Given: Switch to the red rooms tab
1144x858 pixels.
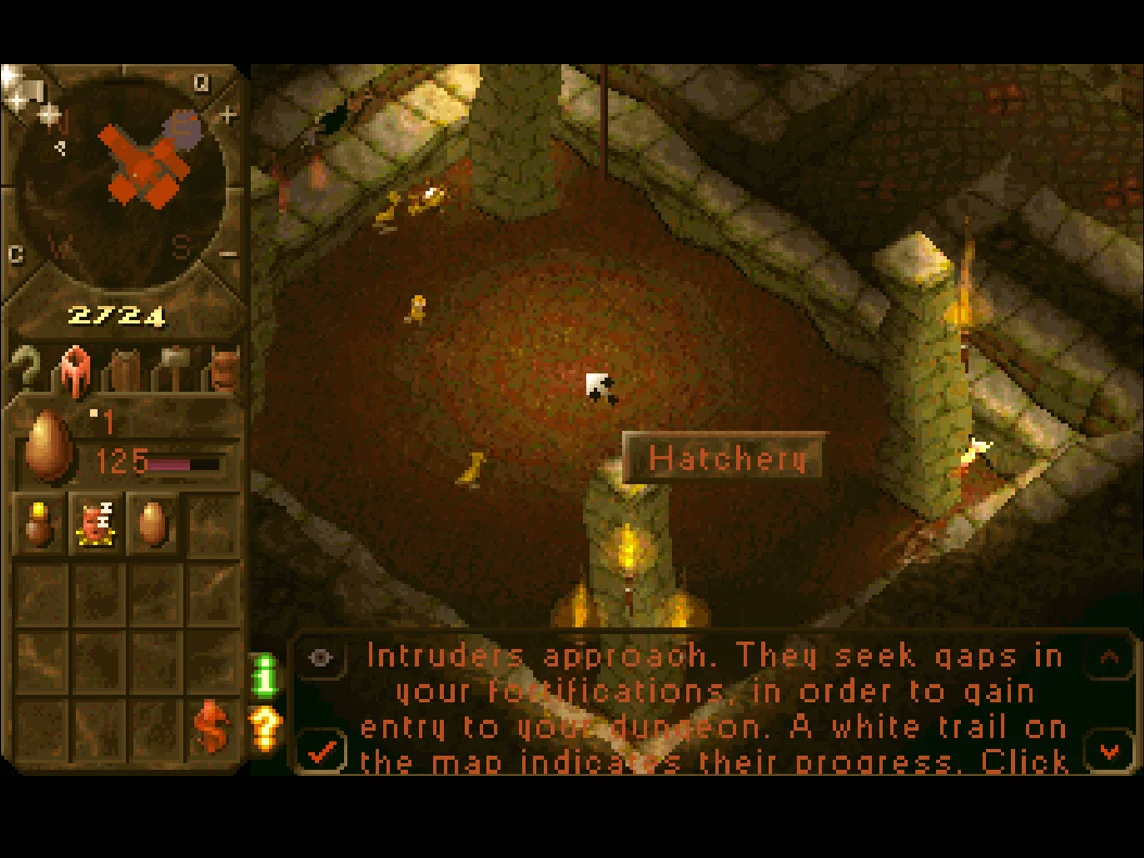Looking at the screenshot, I should point(75,370).
